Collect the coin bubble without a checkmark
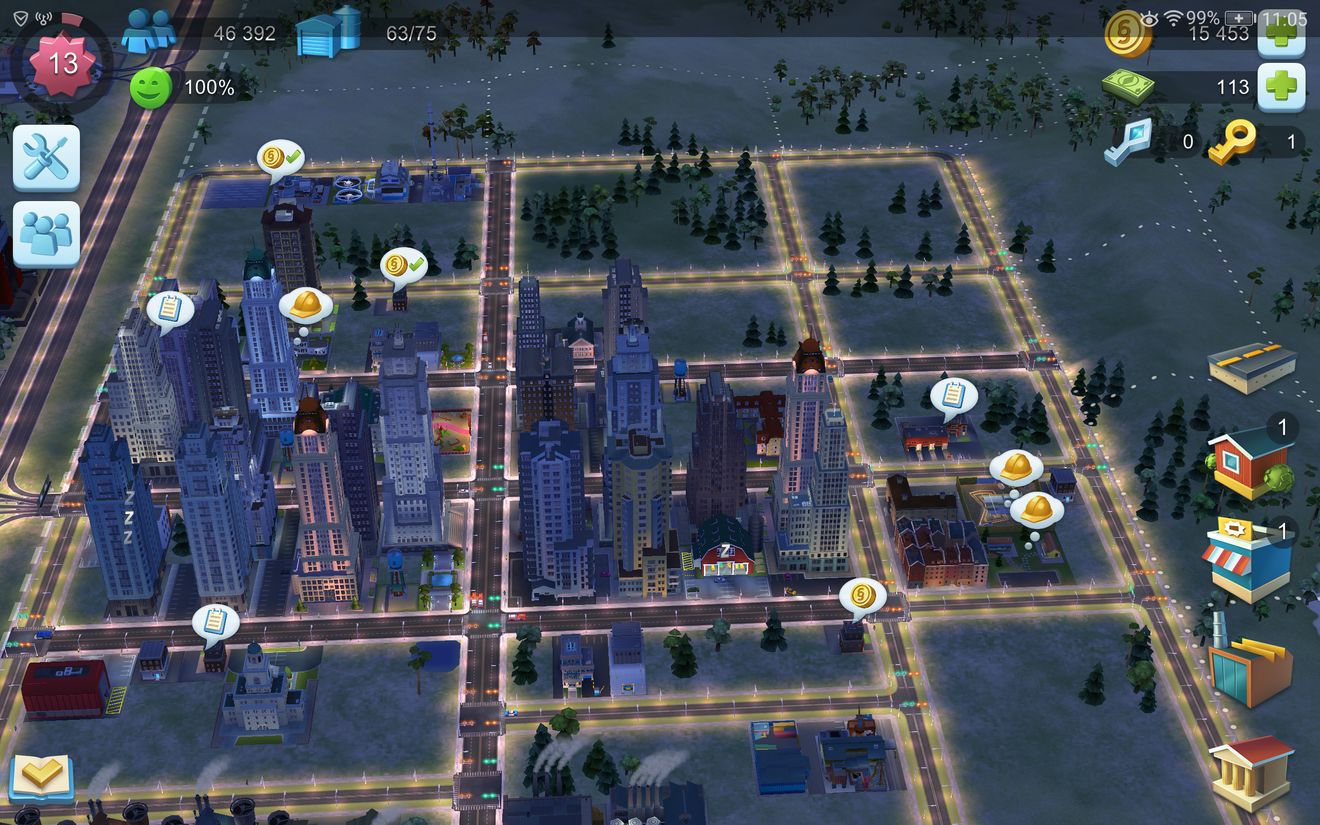Screen dimensions: 1320x825 coord(862,598)
